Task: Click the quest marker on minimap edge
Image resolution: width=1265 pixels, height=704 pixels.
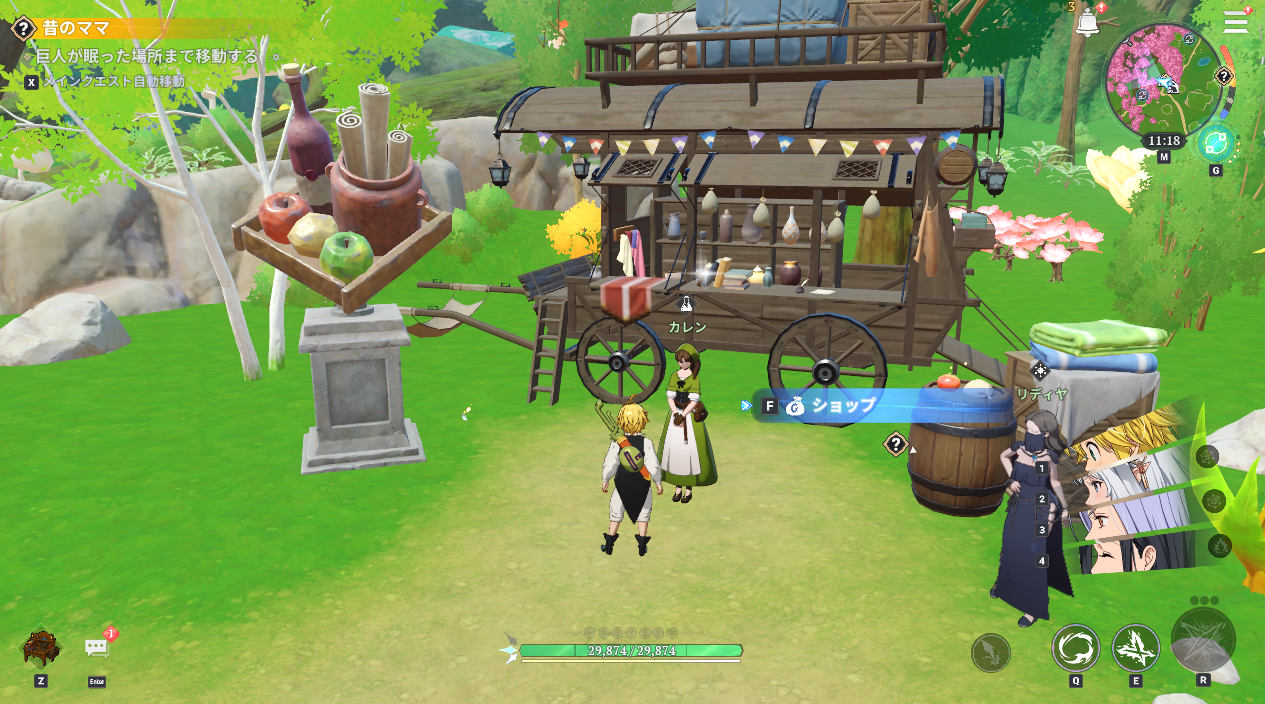Action: (1223, 76)
